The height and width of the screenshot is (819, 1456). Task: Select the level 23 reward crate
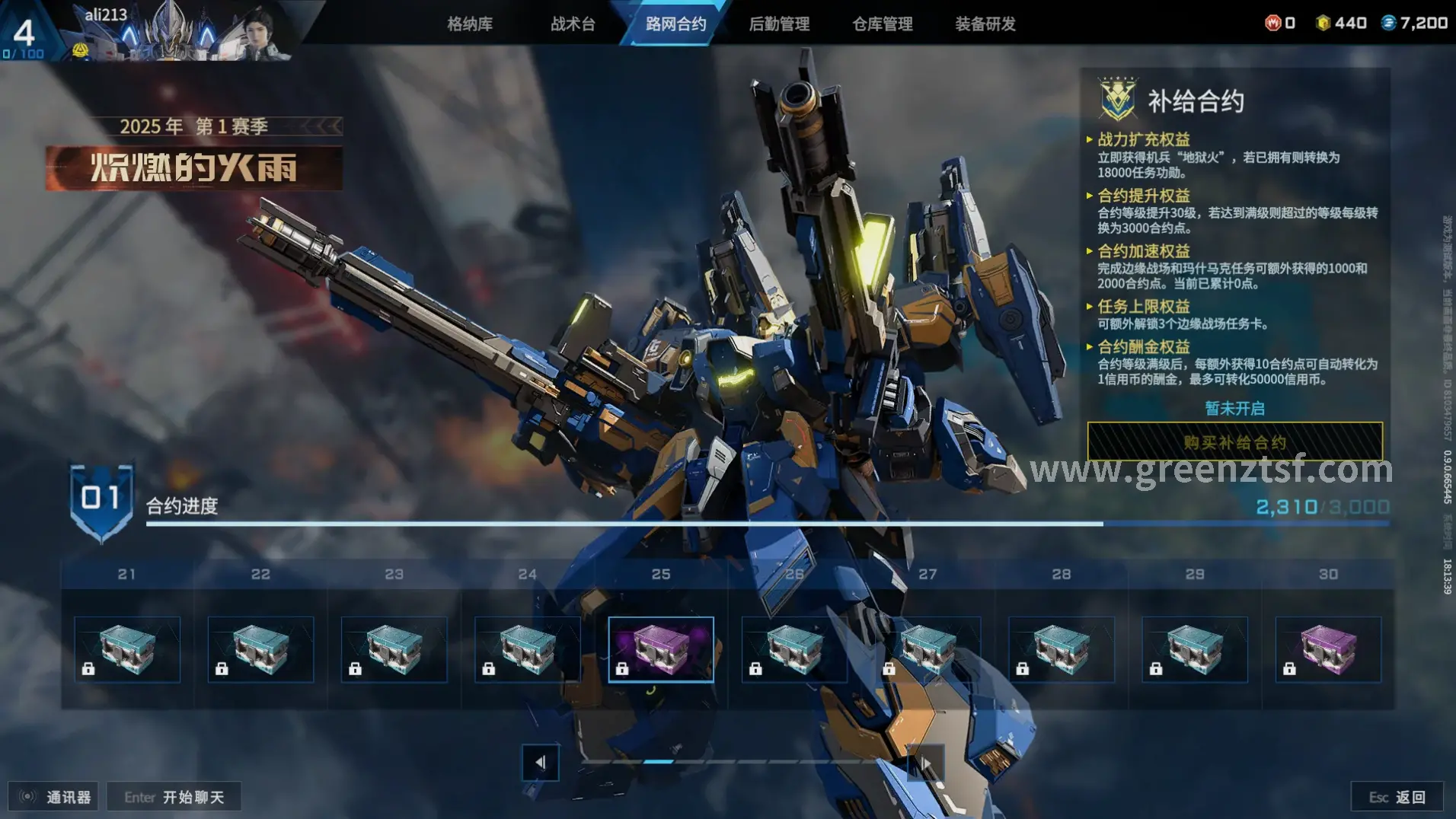coord(394,649)
